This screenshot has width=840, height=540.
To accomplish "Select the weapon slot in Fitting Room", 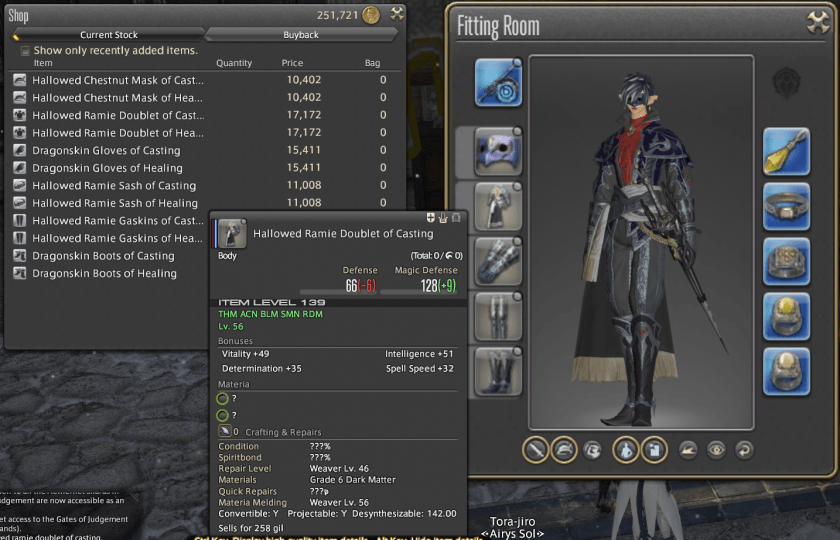I will click(498, 83).
